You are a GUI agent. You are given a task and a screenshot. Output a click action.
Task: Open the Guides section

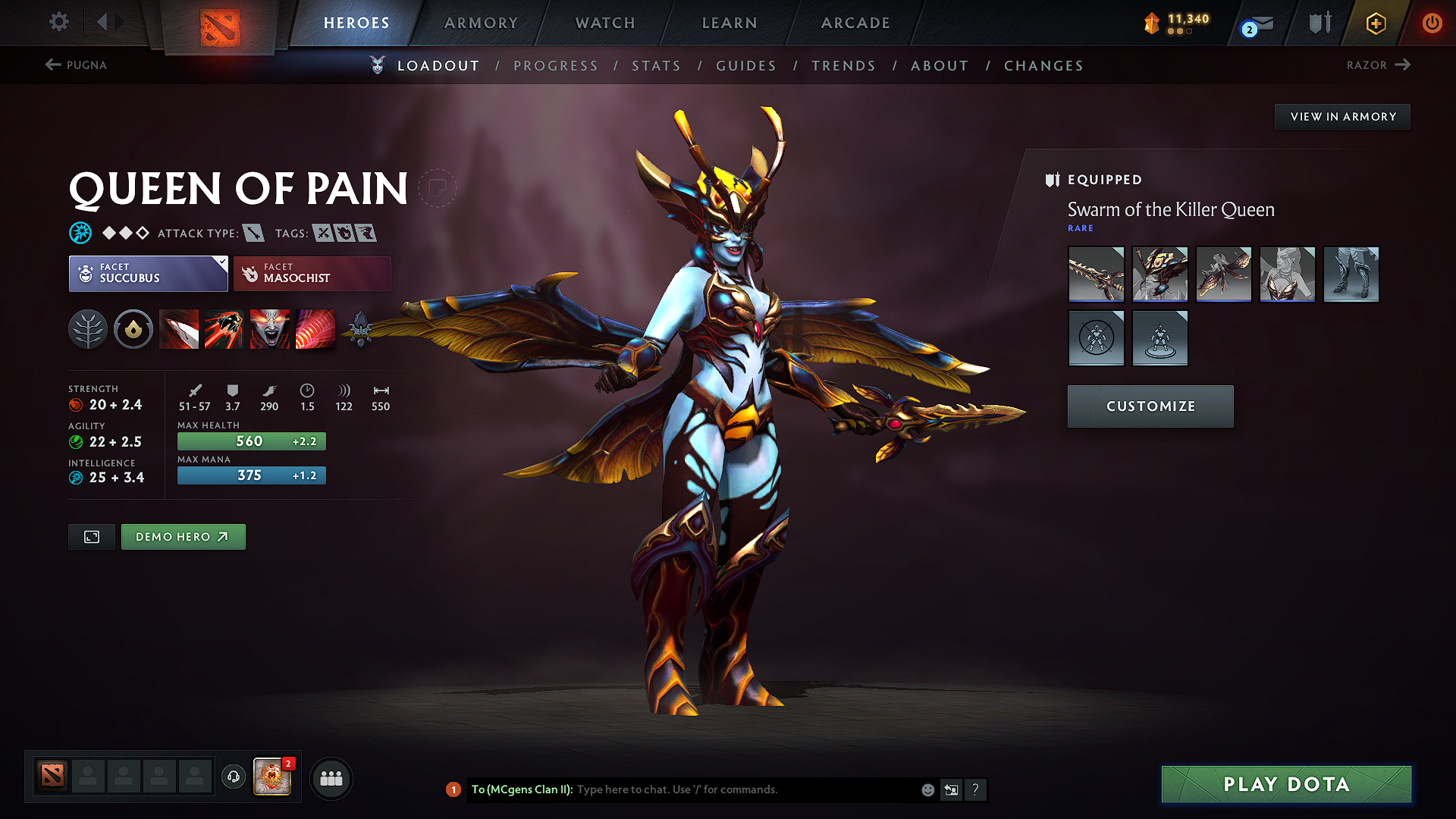746,66
